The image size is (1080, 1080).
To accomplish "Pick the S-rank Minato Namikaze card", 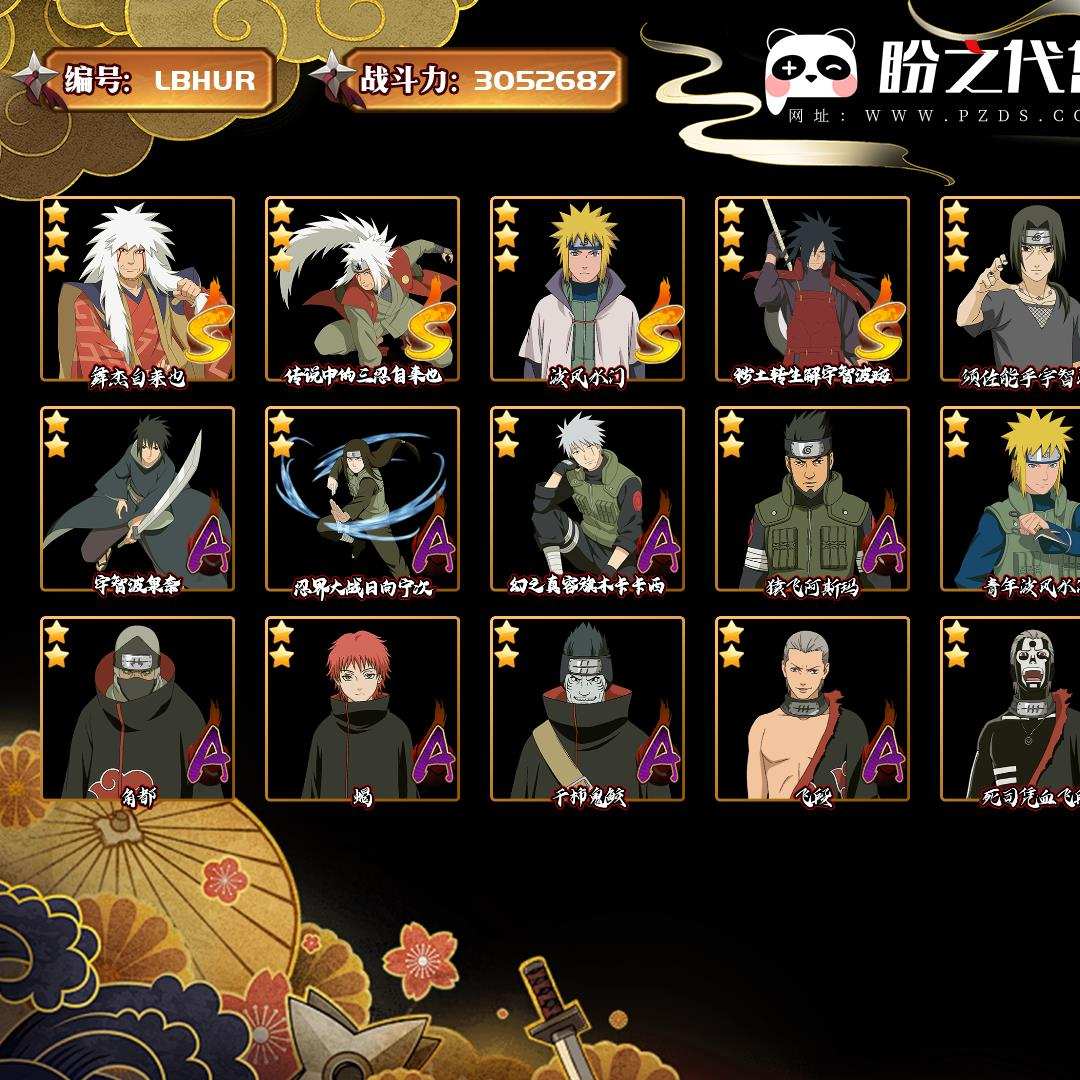I will [587, 289].
